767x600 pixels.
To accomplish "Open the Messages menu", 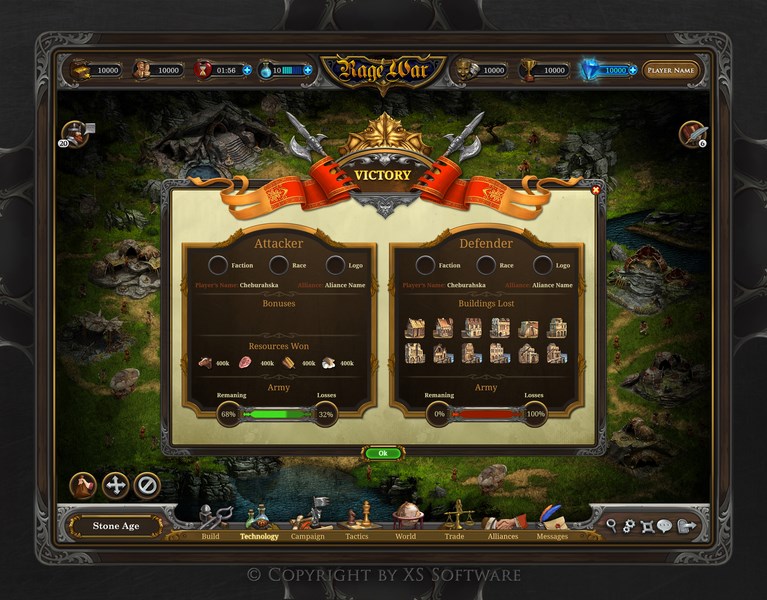I will tap(552, 521).
